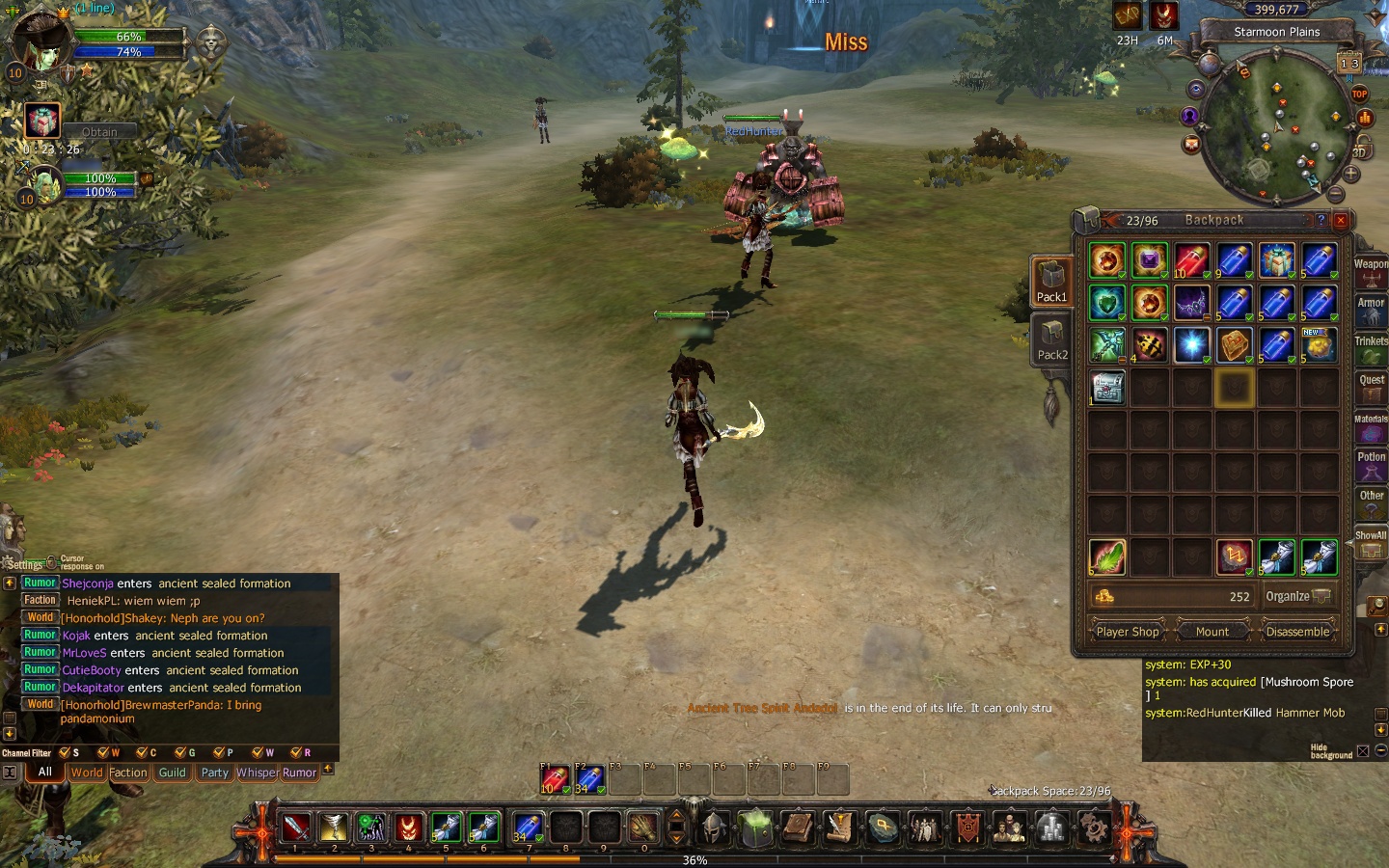This screenshot has height=868, width=1389.
Task: Switch chat to the Whisper tab
Action: [256, 773]
